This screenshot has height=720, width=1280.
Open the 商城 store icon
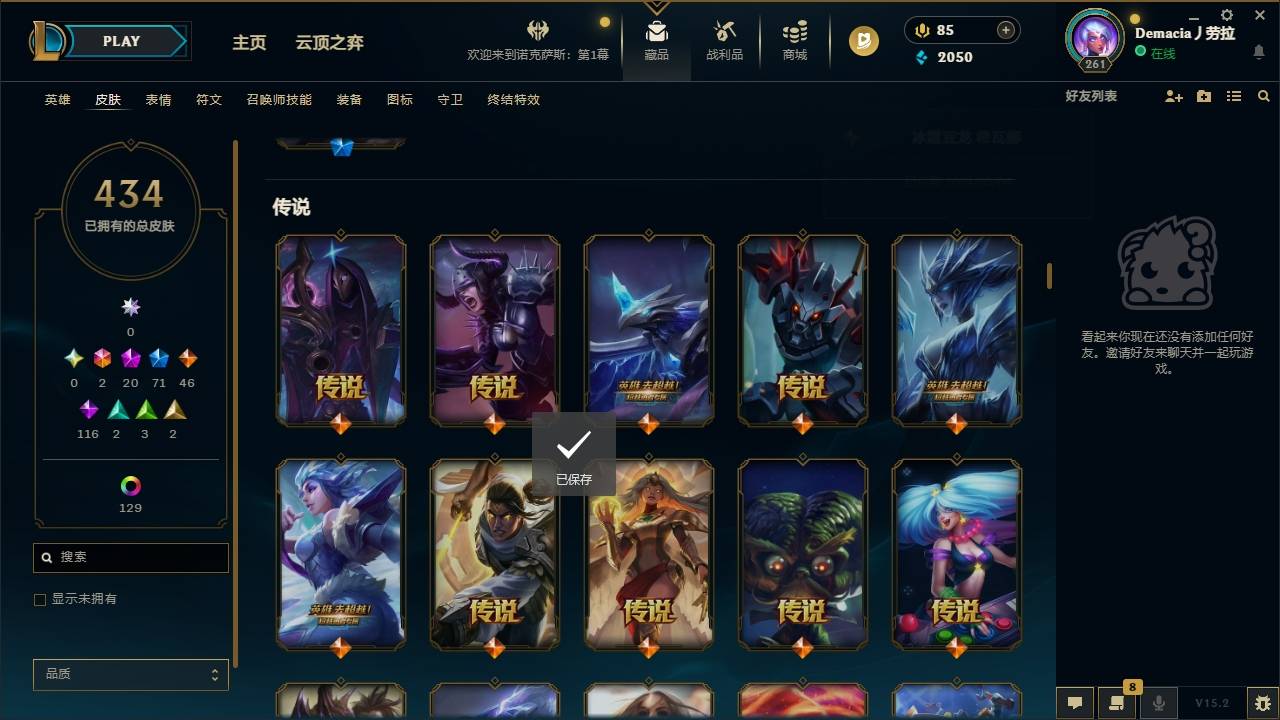[794, 40]
